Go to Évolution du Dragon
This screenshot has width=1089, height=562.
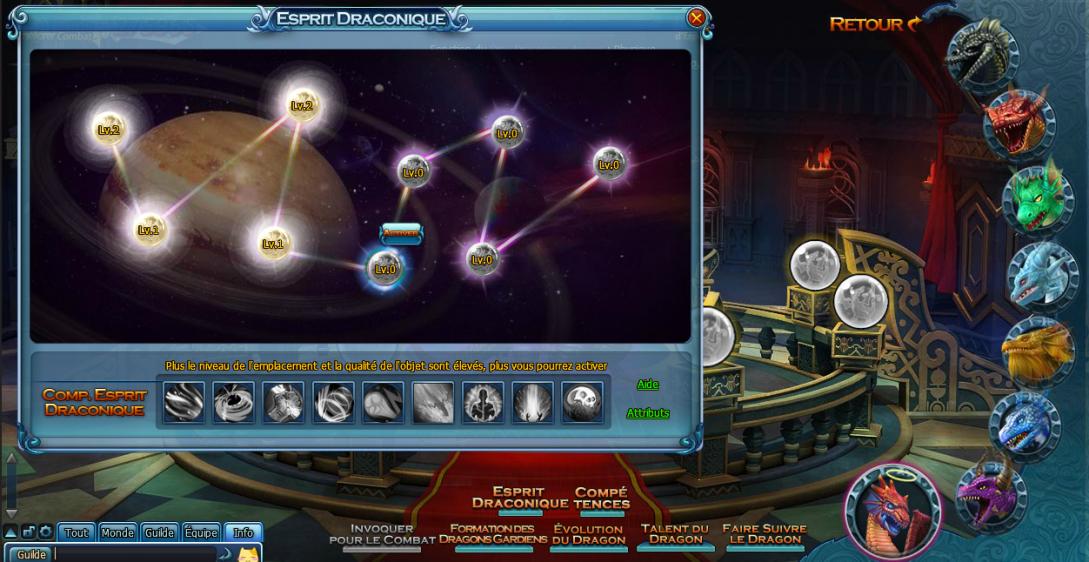588,534
